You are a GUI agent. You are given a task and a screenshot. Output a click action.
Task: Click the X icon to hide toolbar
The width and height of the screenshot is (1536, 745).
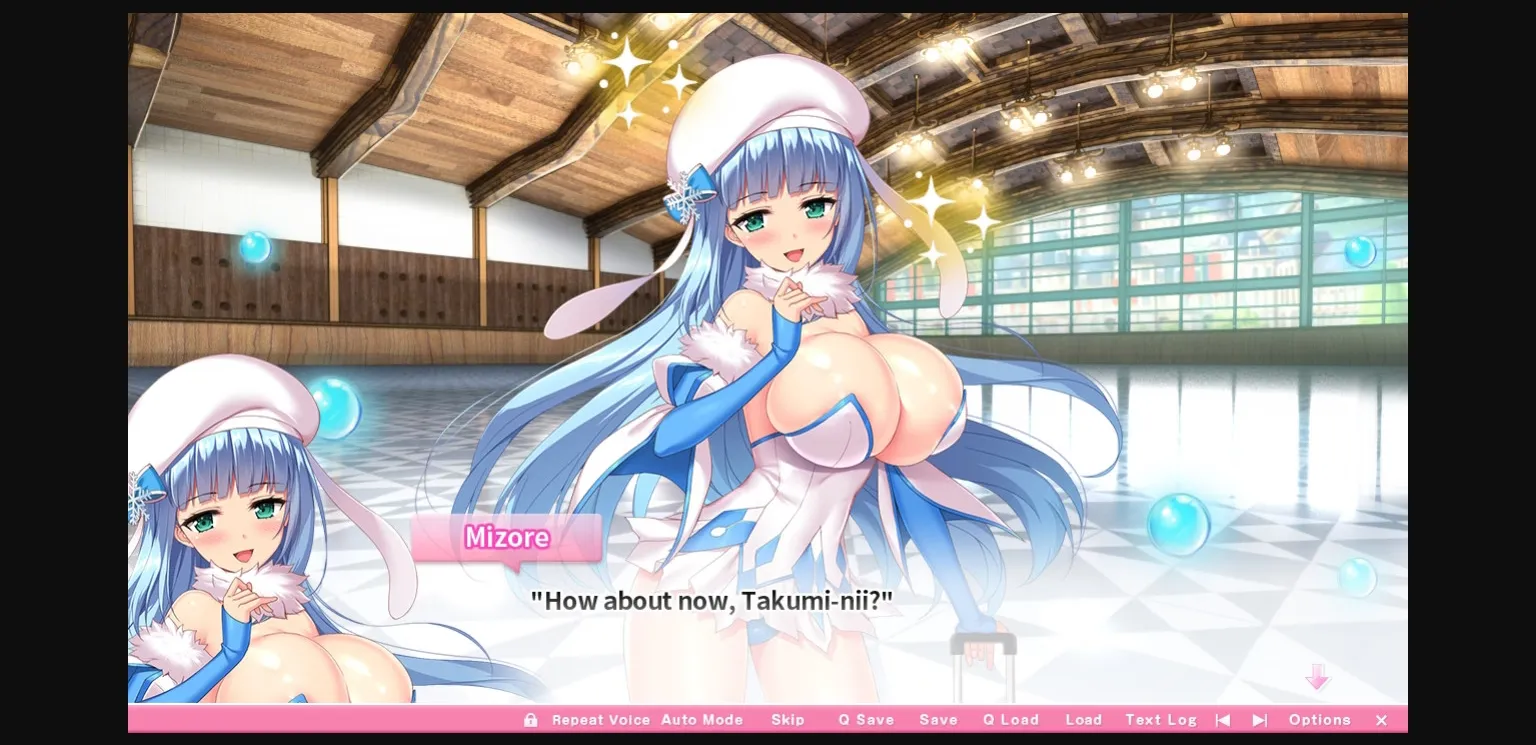coord(1381,720)
